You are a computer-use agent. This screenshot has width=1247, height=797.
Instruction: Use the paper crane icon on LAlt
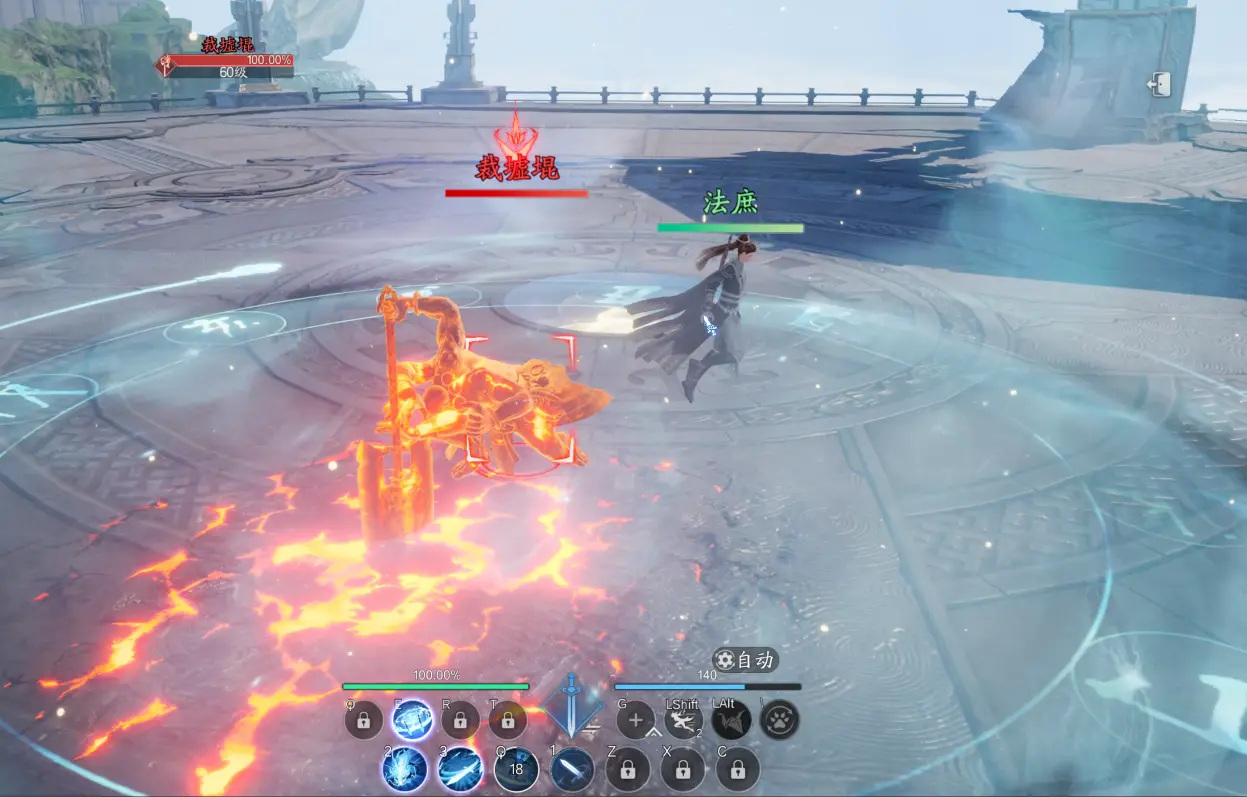731,720
